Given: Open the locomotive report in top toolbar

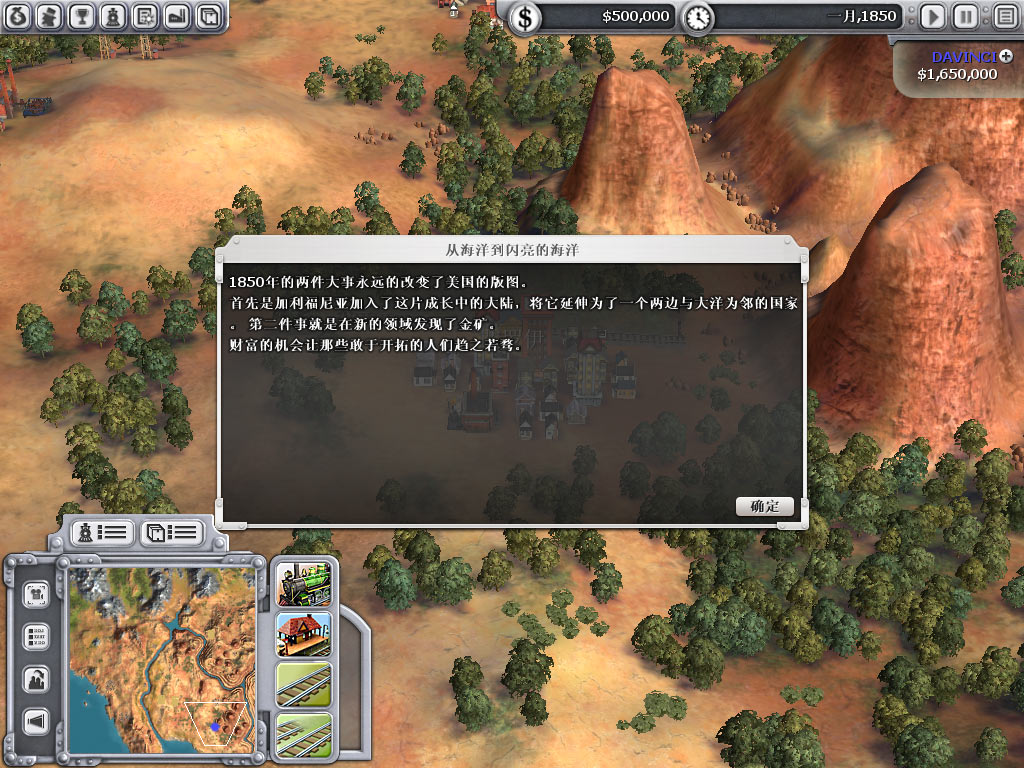Looking at the screenshot, I should pos(114,16).
